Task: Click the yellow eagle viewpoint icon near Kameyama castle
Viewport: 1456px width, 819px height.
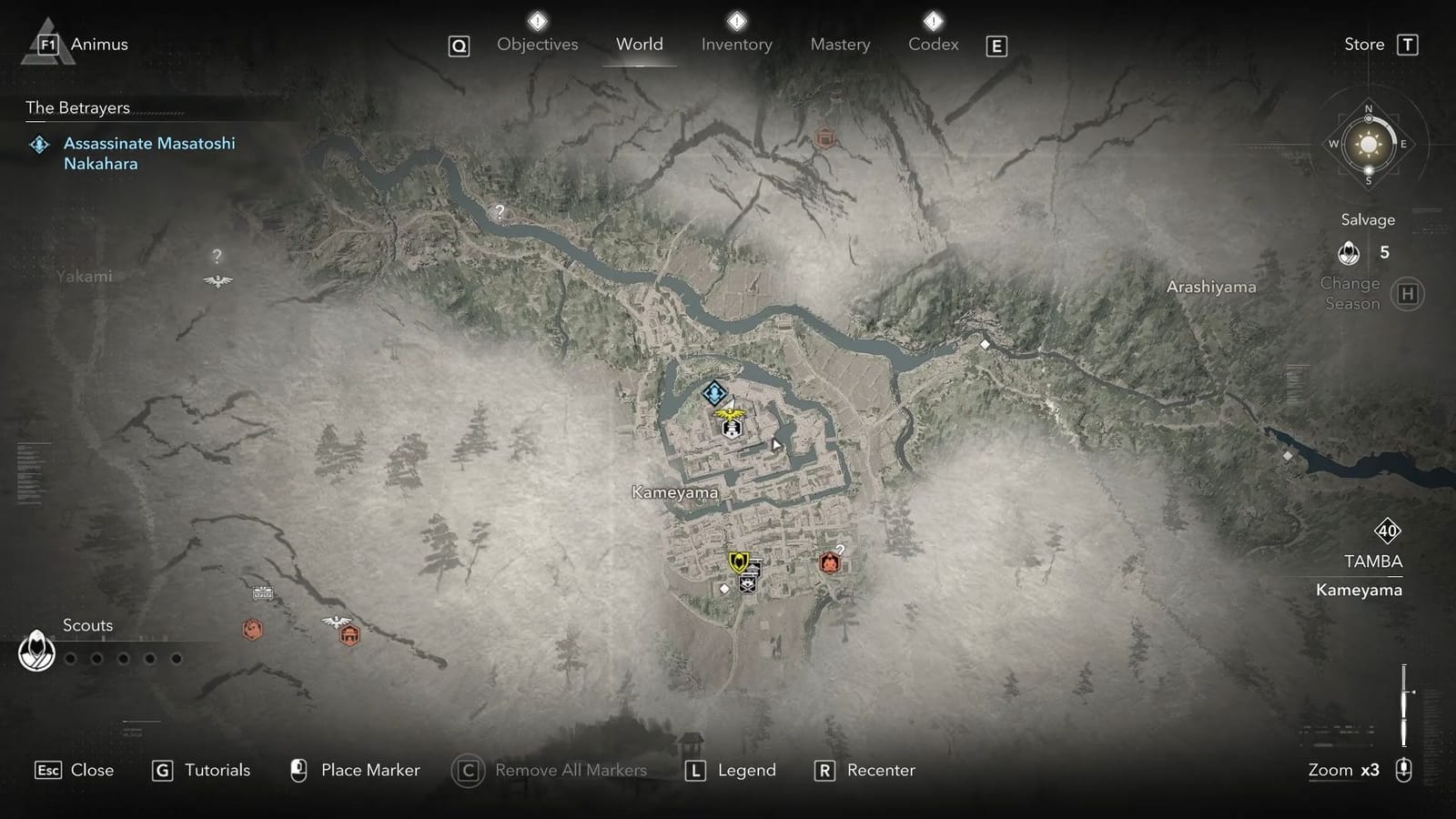Action: [730, 415]
